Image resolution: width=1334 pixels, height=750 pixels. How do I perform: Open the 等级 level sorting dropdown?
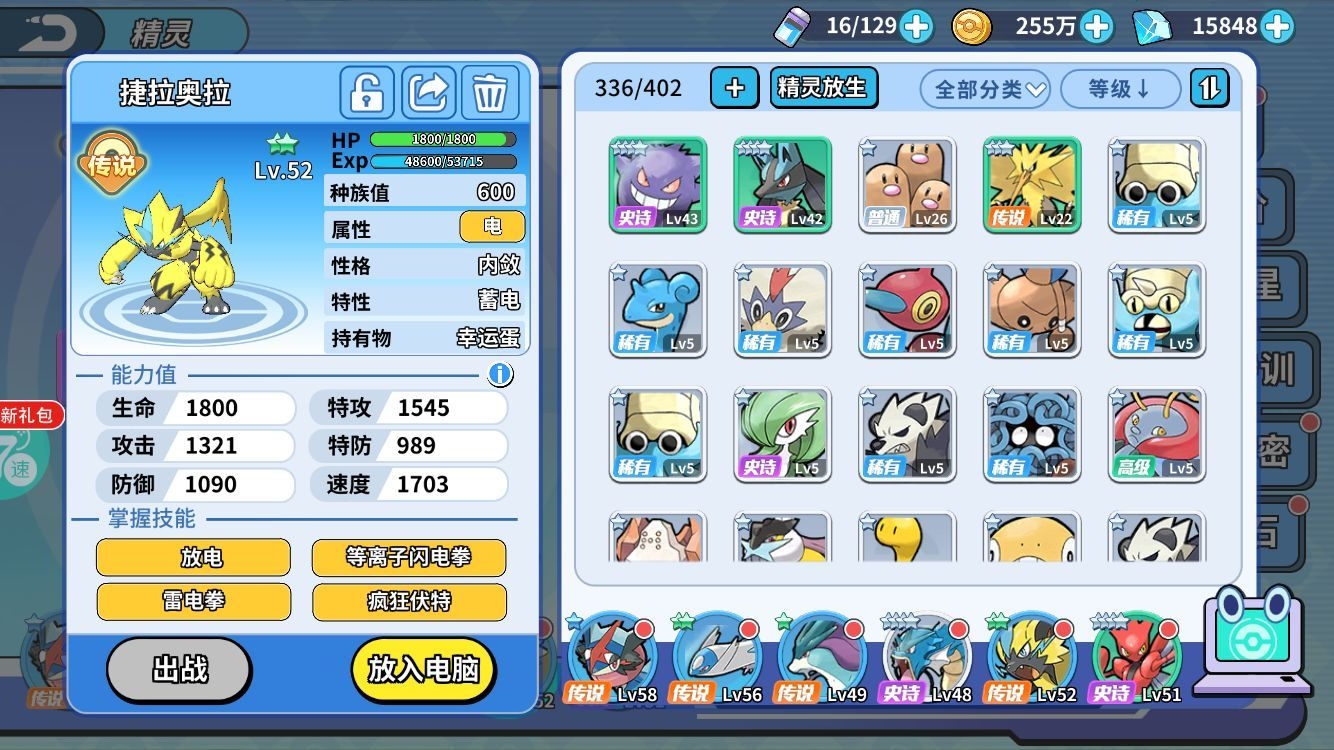pyautogui.click(x=1119, y=89)
